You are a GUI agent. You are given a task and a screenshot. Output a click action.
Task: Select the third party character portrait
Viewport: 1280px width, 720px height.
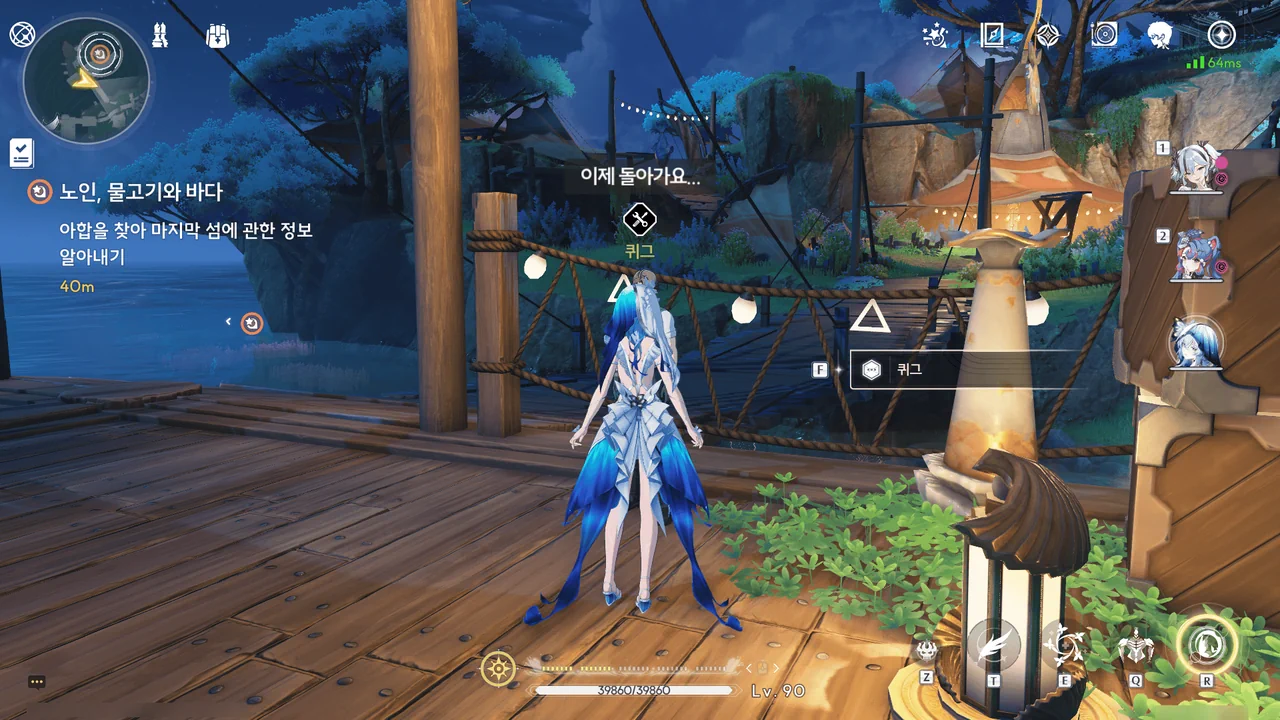pyautogui.click(x=1197, y=343)
